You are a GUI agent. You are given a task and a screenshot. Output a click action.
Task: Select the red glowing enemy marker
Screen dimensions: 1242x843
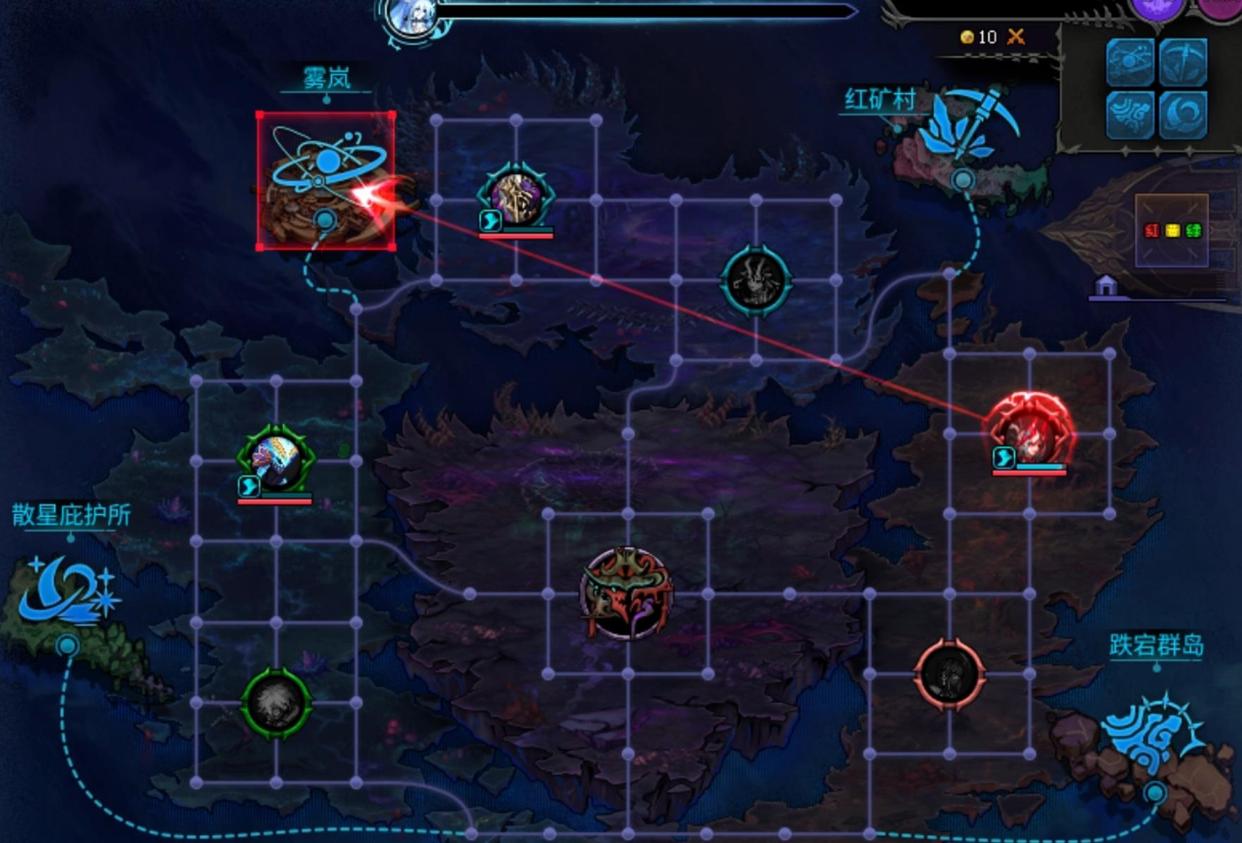click(x=1029, y=432)
